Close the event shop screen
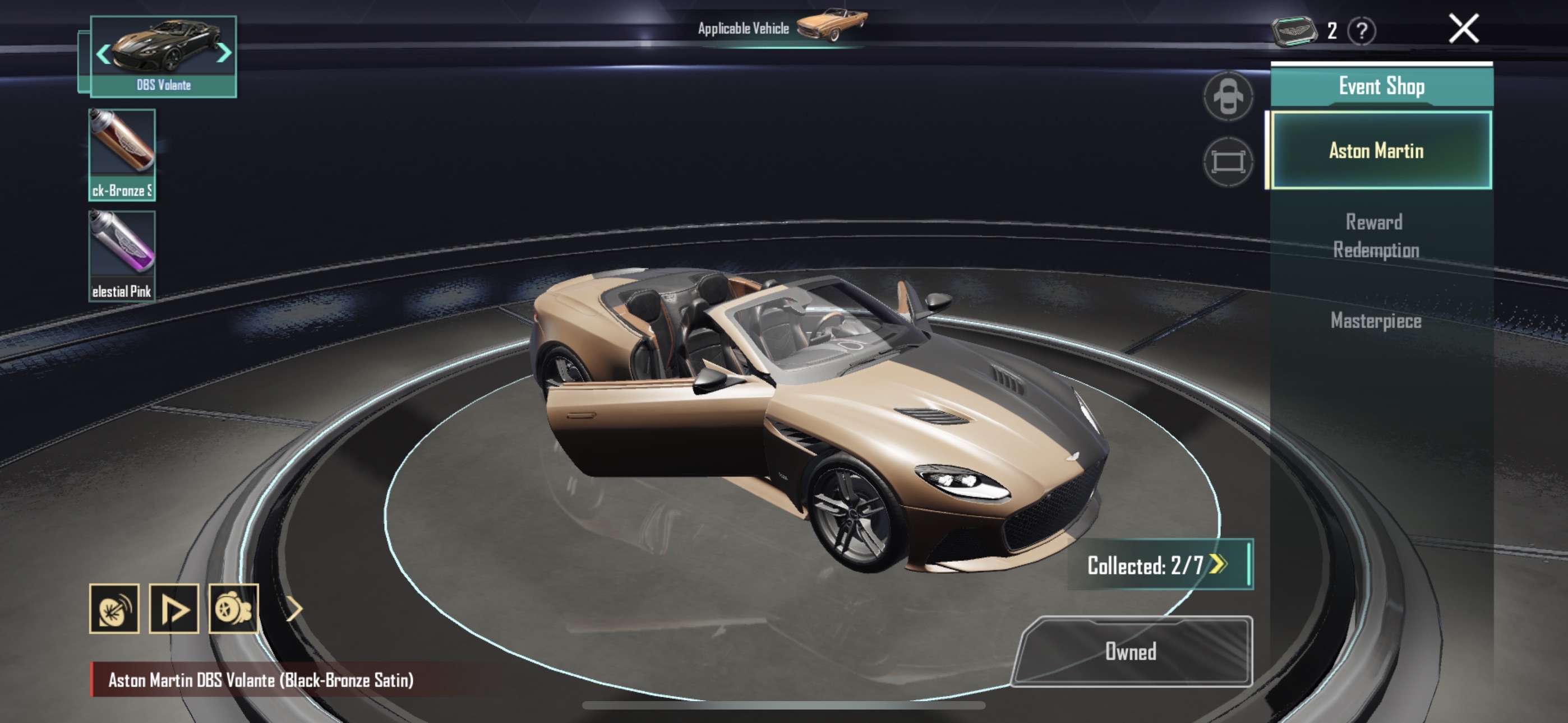Screen dimensions: 1568x723 [1463, 29]
